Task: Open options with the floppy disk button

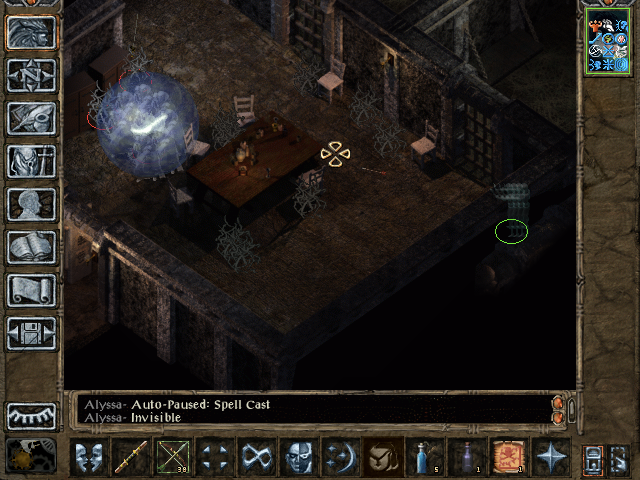Action: pyautogui.click(x=31, y=333)
